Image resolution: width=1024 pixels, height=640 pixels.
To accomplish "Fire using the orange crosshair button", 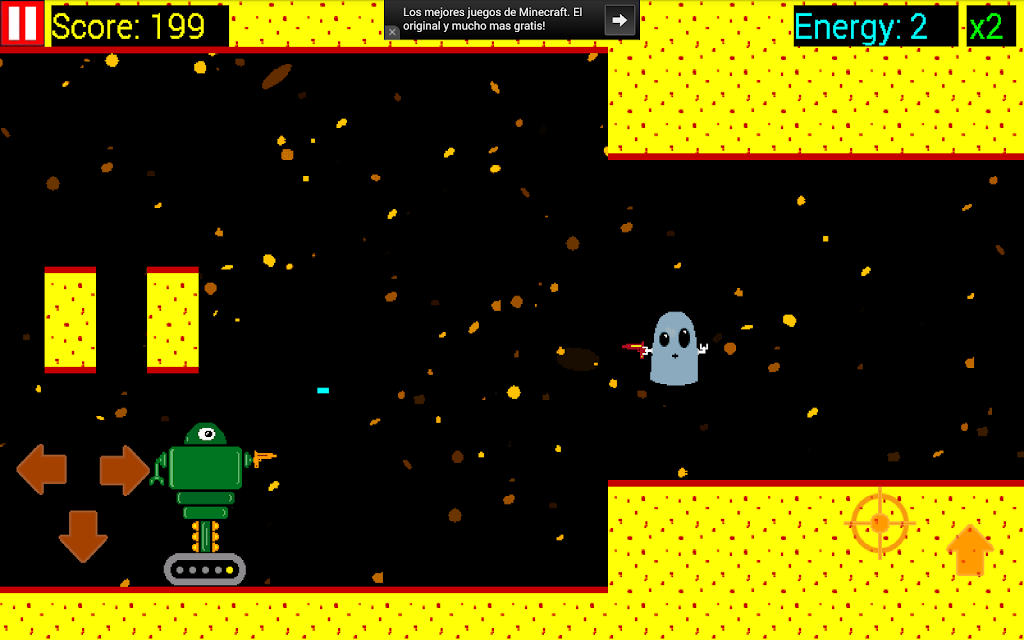I will pos(879,523).
